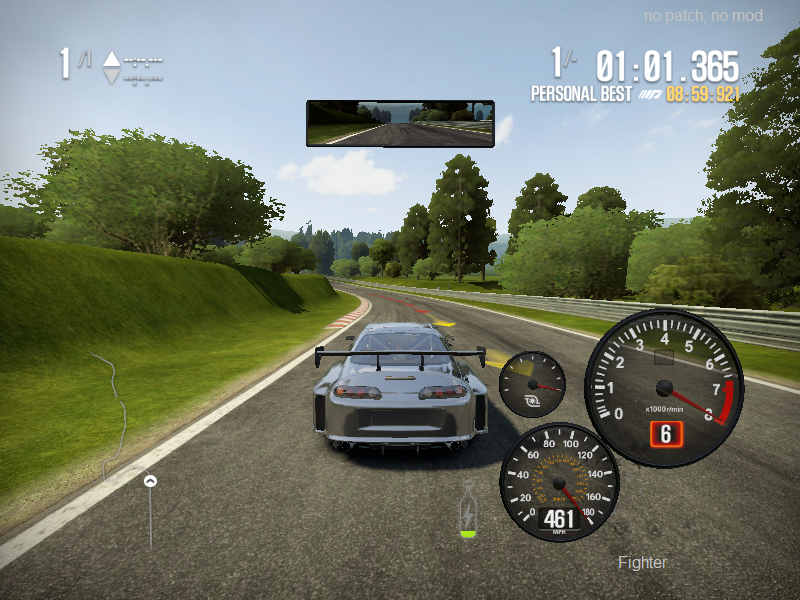This screenshot has height=600, width=800.
Task: Click the small turbo boost gauge
Action: click(532, 385)
